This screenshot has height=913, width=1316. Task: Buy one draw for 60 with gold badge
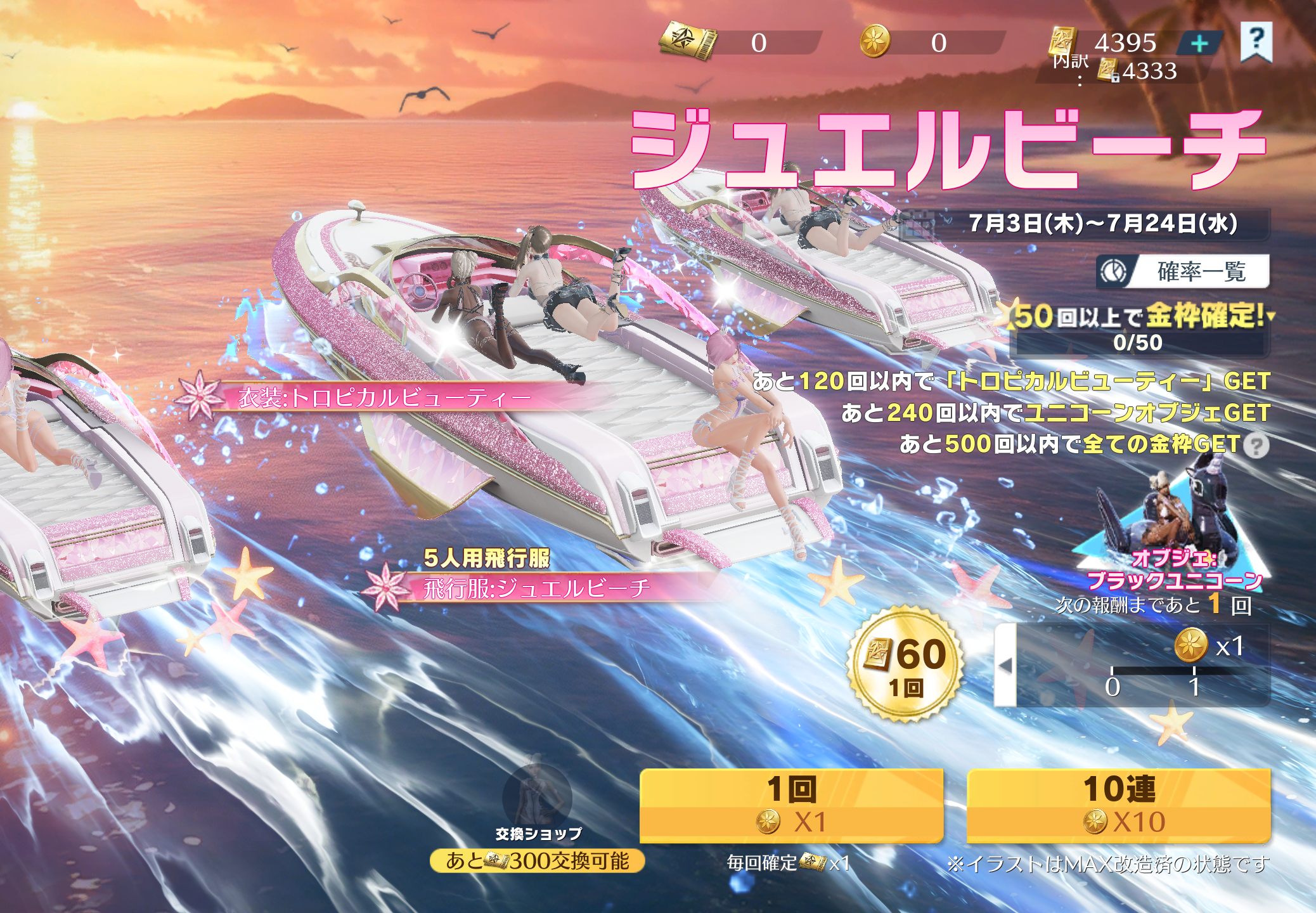coord(906,664)
